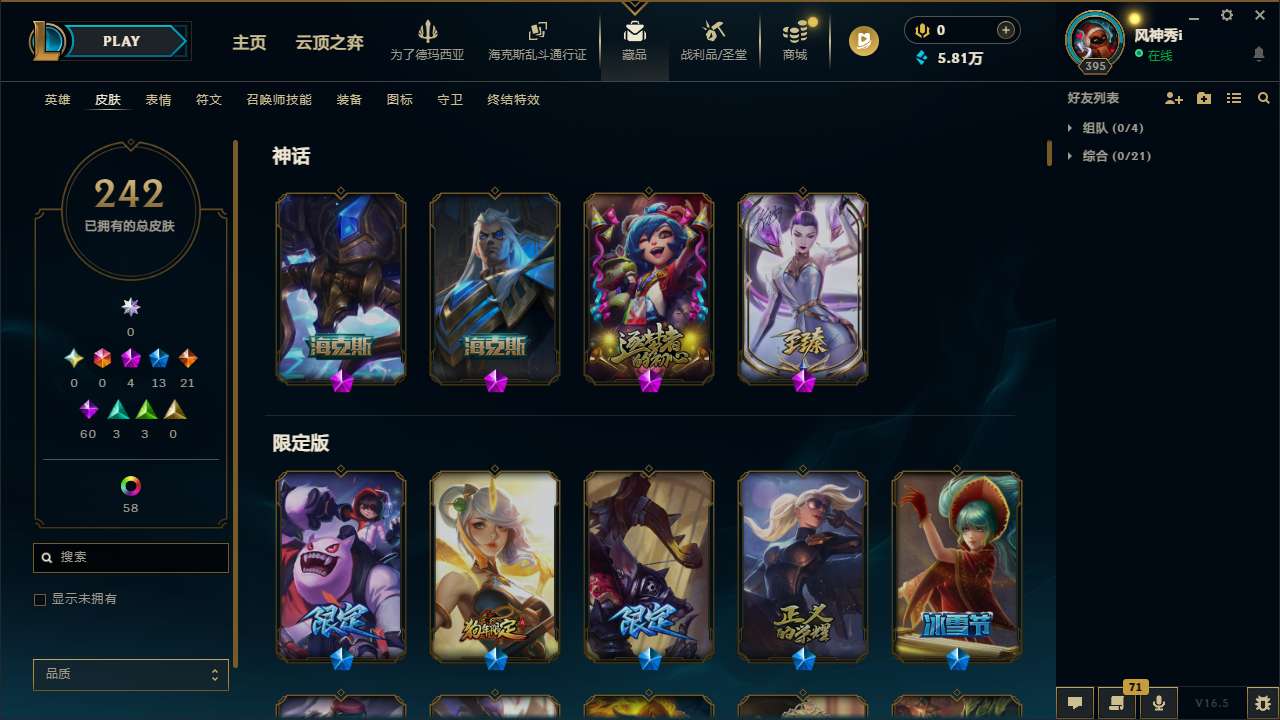Toggle the friends list view mode icon
Image resolution: width=1280 pixels, height=720 pixels.
(1233, 97)
